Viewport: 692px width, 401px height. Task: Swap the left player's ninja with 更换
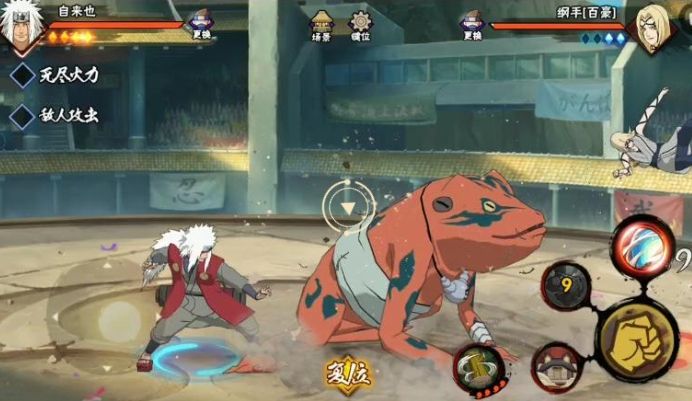(x=203, y=24)
